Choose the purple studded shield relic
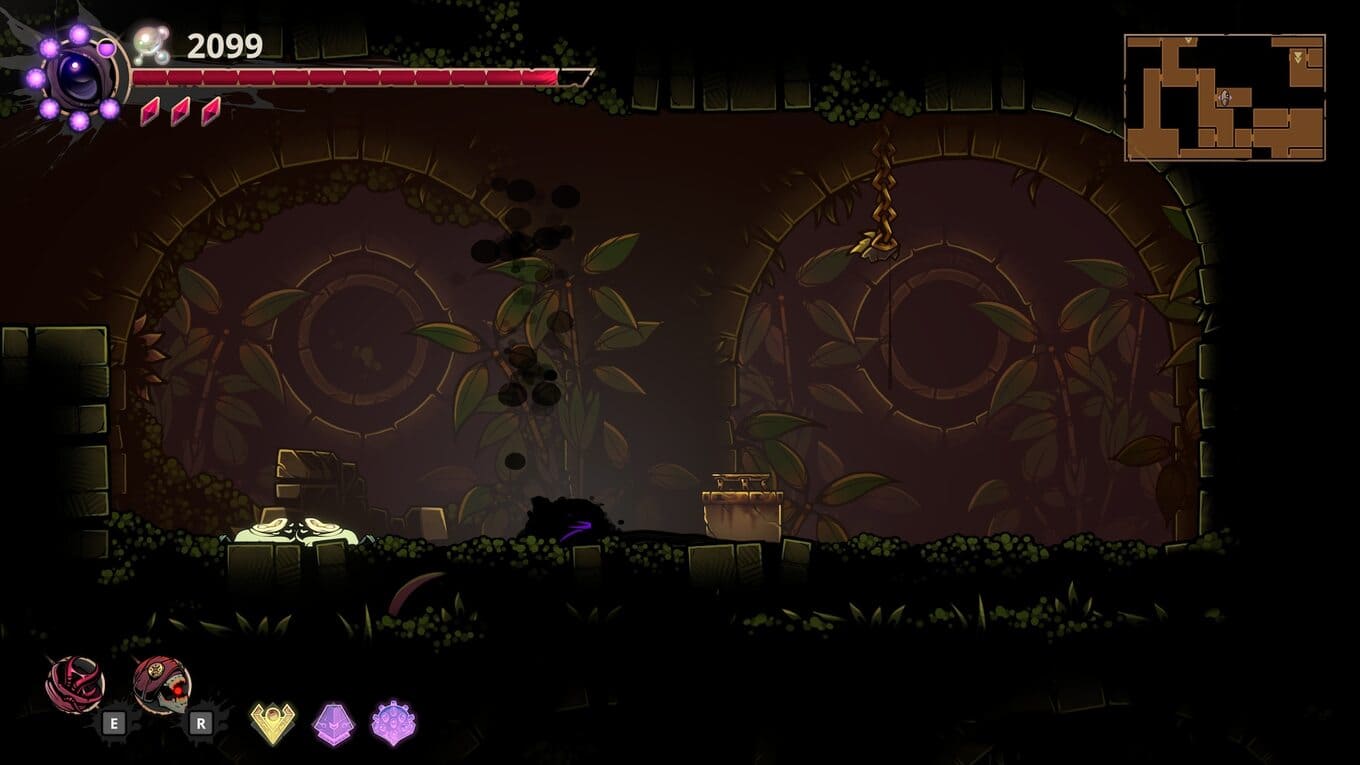This screenshot has width=1360, height=765. pos(393,722)
